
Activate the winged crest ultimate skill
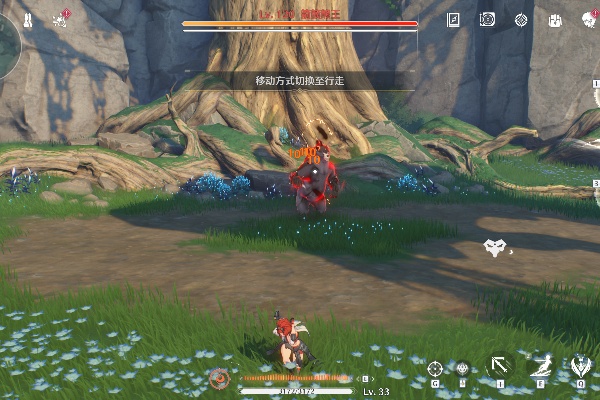coord(581,366)
